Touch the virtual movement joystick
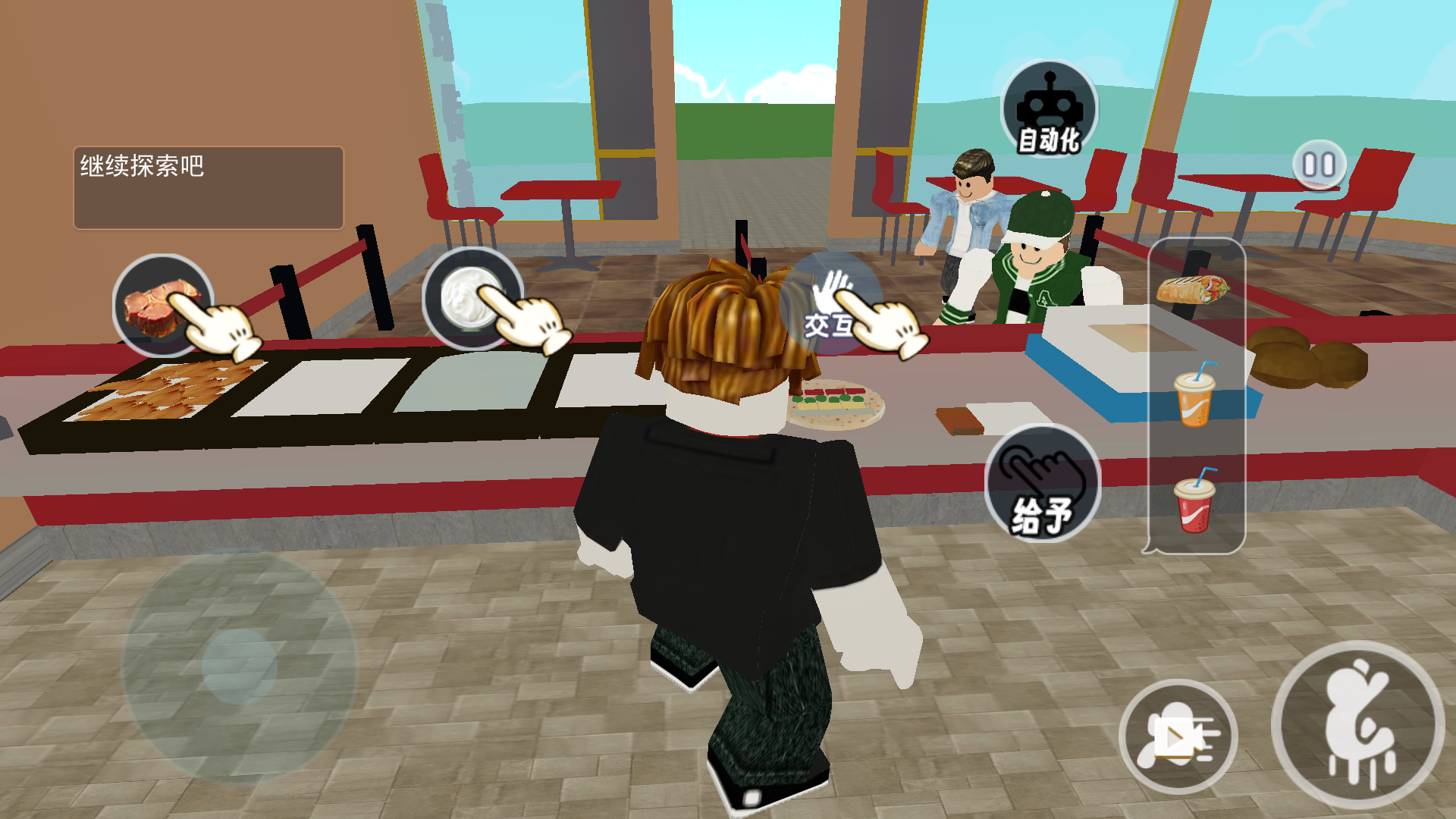This screenshot has height=819, width=1456. 238,667
